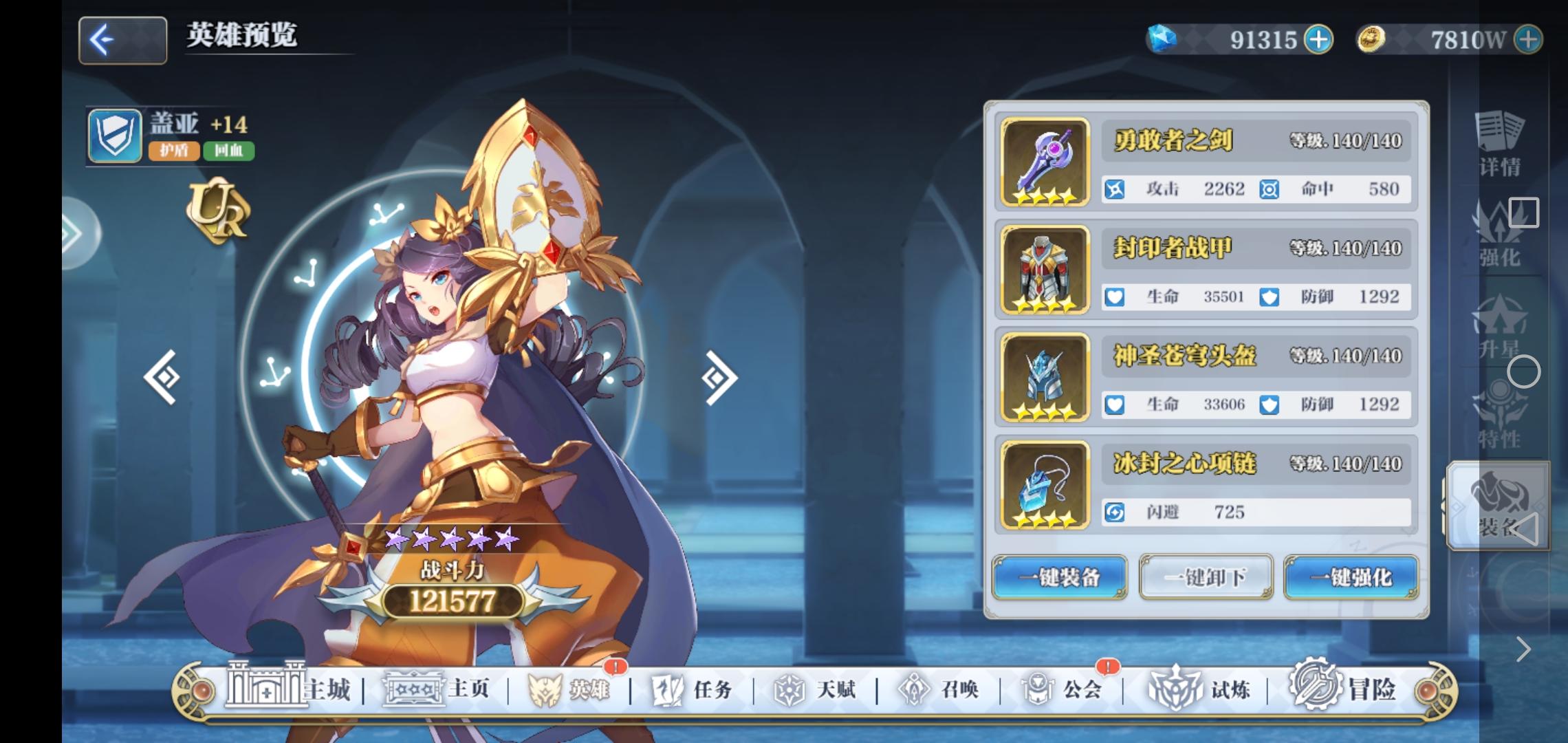Viewport: 1568px width, 743px height.
Task: Select the 强化 (Enhance) sidebar icon
Action: pyautogui.click(x=1499, y=241)
